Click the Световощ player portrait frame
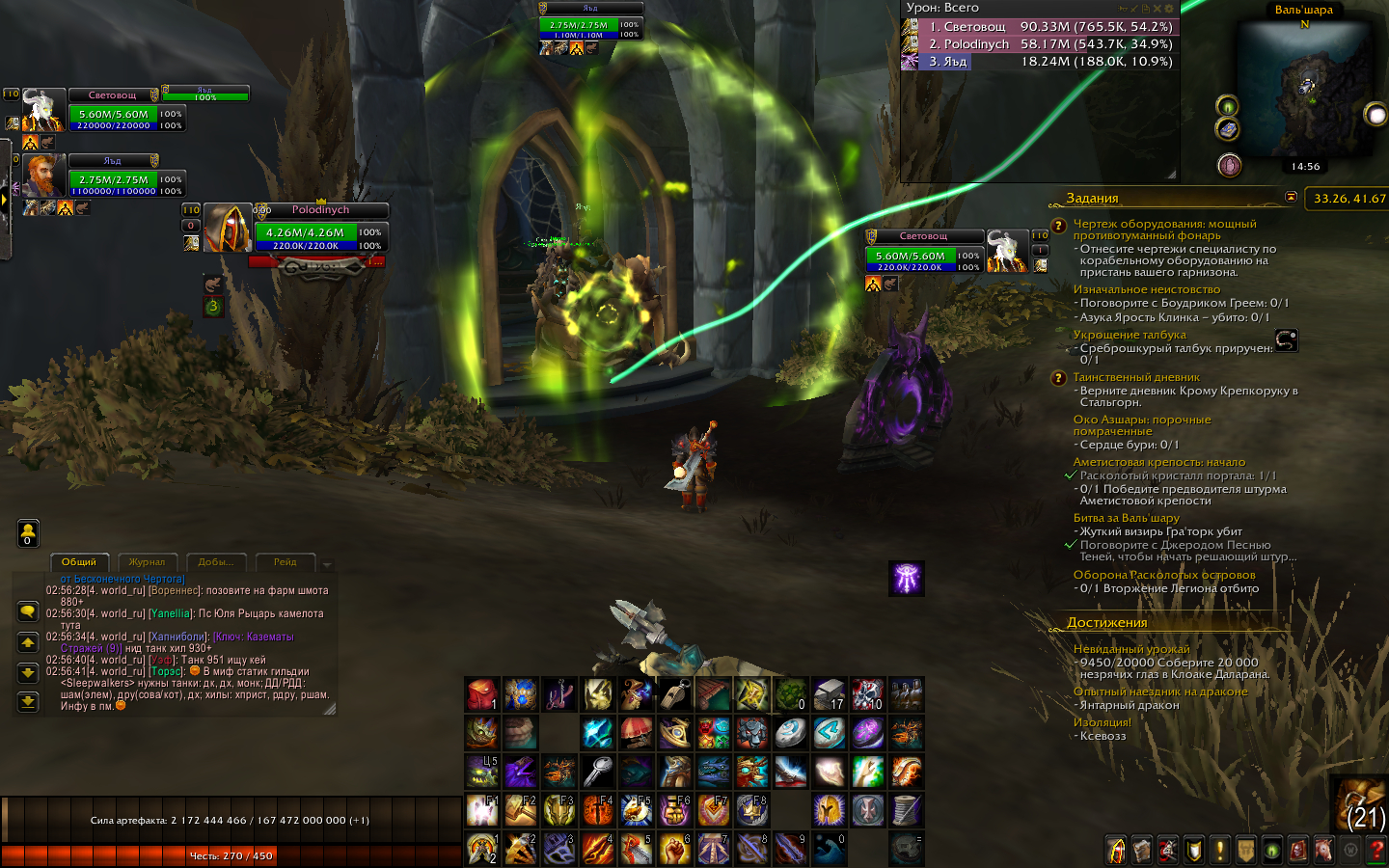The height and width of the screenshot is (868, 1389). click(43, 110)
